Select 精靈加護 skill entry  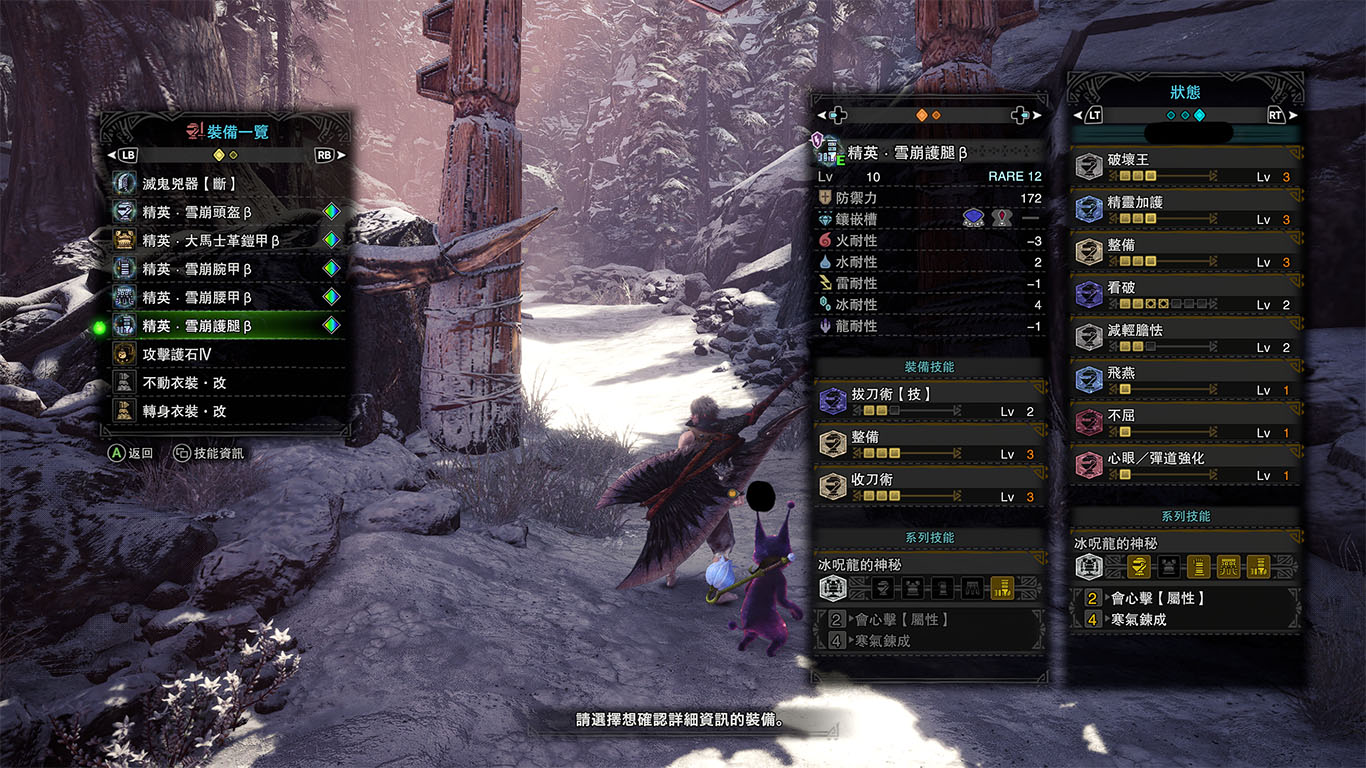pyautogui.click(x=1185, y=210)
